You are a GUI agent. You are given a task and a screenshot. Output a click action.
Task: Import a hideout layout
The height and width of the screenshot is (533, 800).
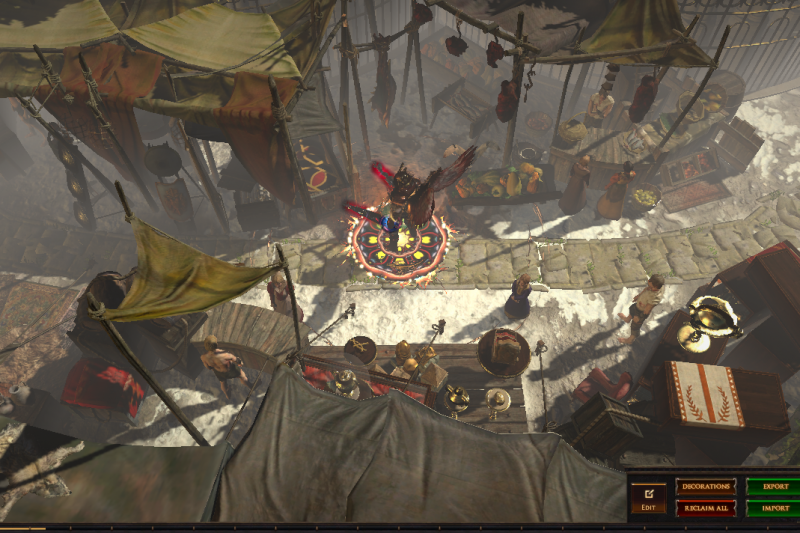coord(775,508)
